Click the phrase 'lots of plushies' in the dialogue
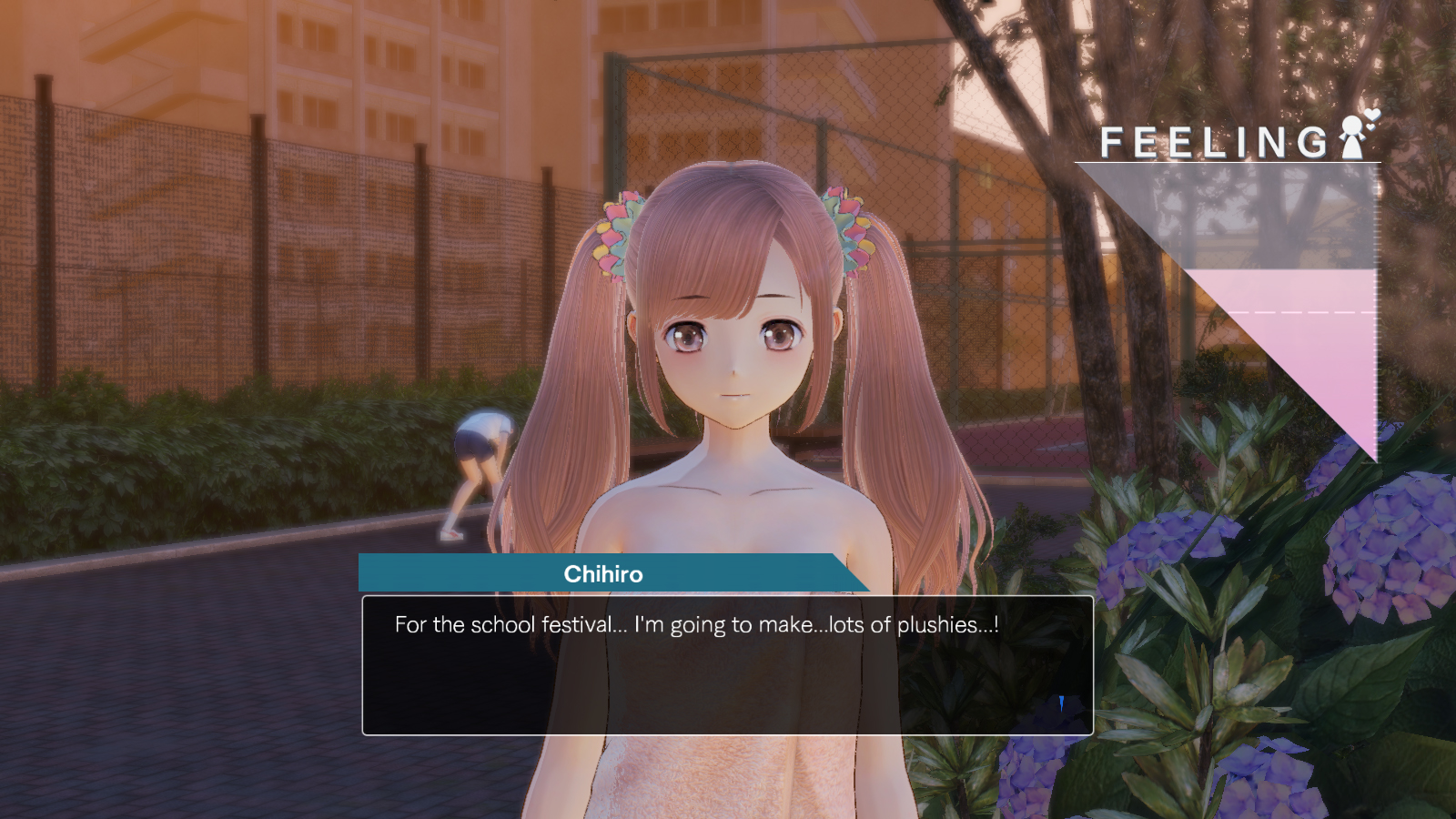This screenshot has width=1456, height=819. coord(910,625)
